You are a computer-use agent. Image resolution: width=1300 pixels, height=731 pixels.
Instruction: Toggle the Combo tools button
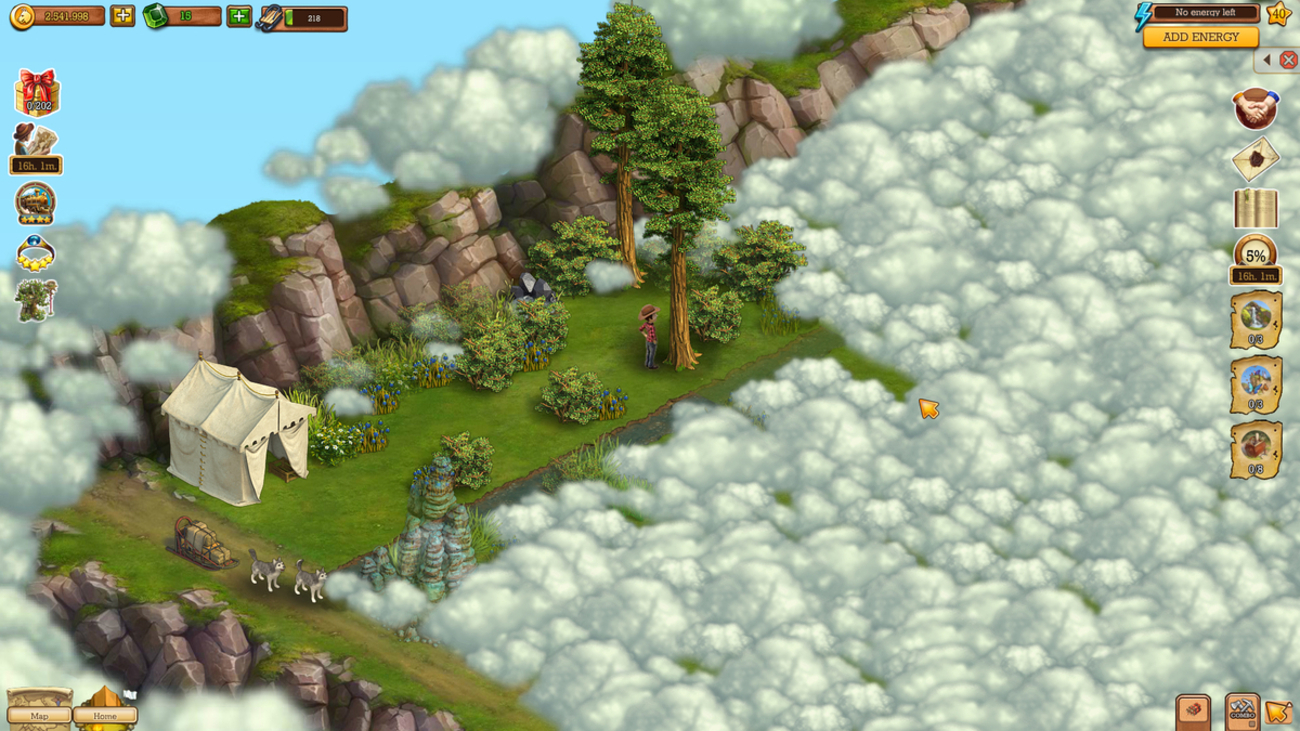(1242, 712)
